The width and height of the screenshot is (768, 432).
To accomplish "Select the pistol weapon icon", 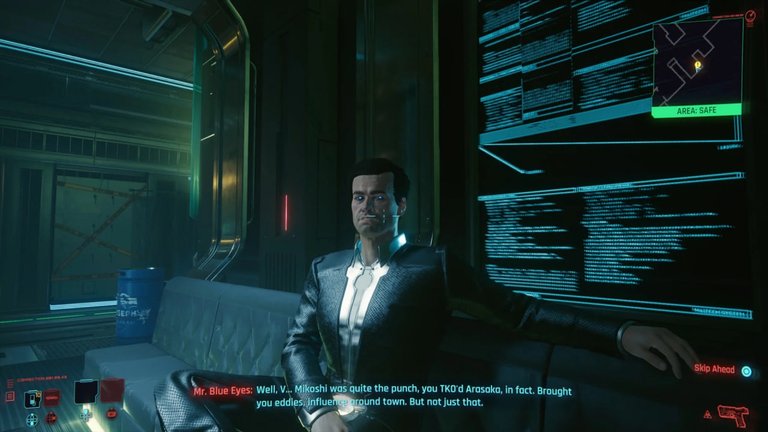I will (734, 413).
